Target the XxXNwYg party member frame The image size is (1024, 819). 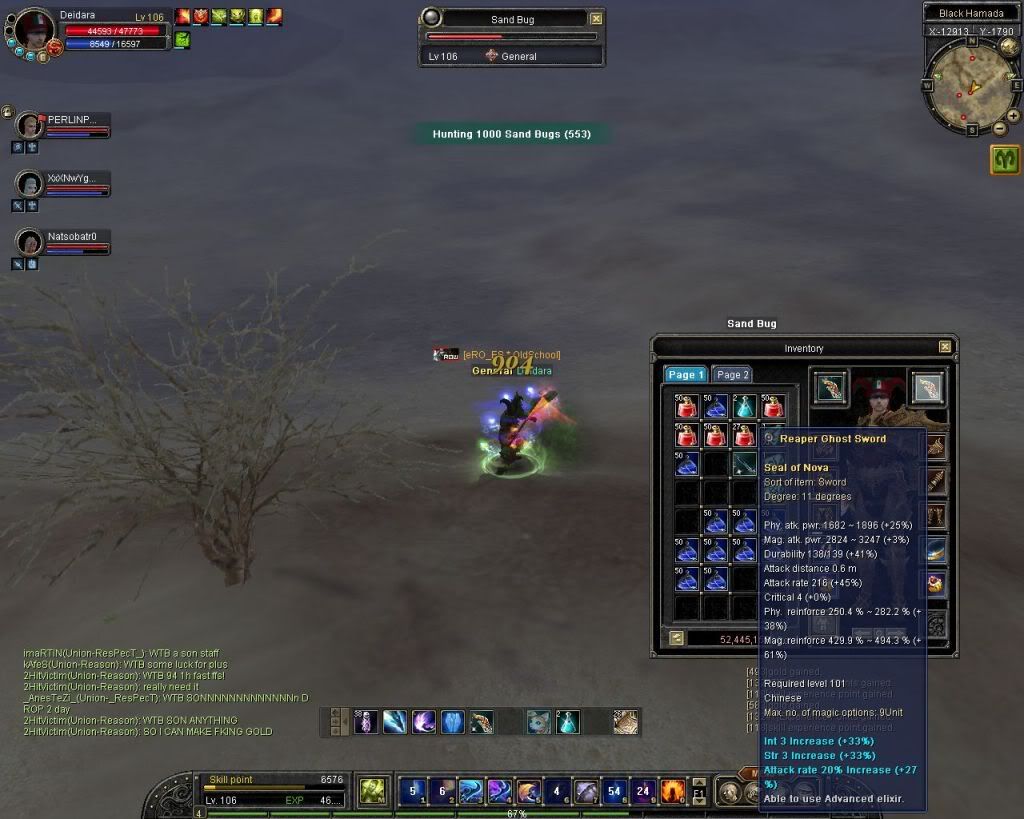click(62, 184)
